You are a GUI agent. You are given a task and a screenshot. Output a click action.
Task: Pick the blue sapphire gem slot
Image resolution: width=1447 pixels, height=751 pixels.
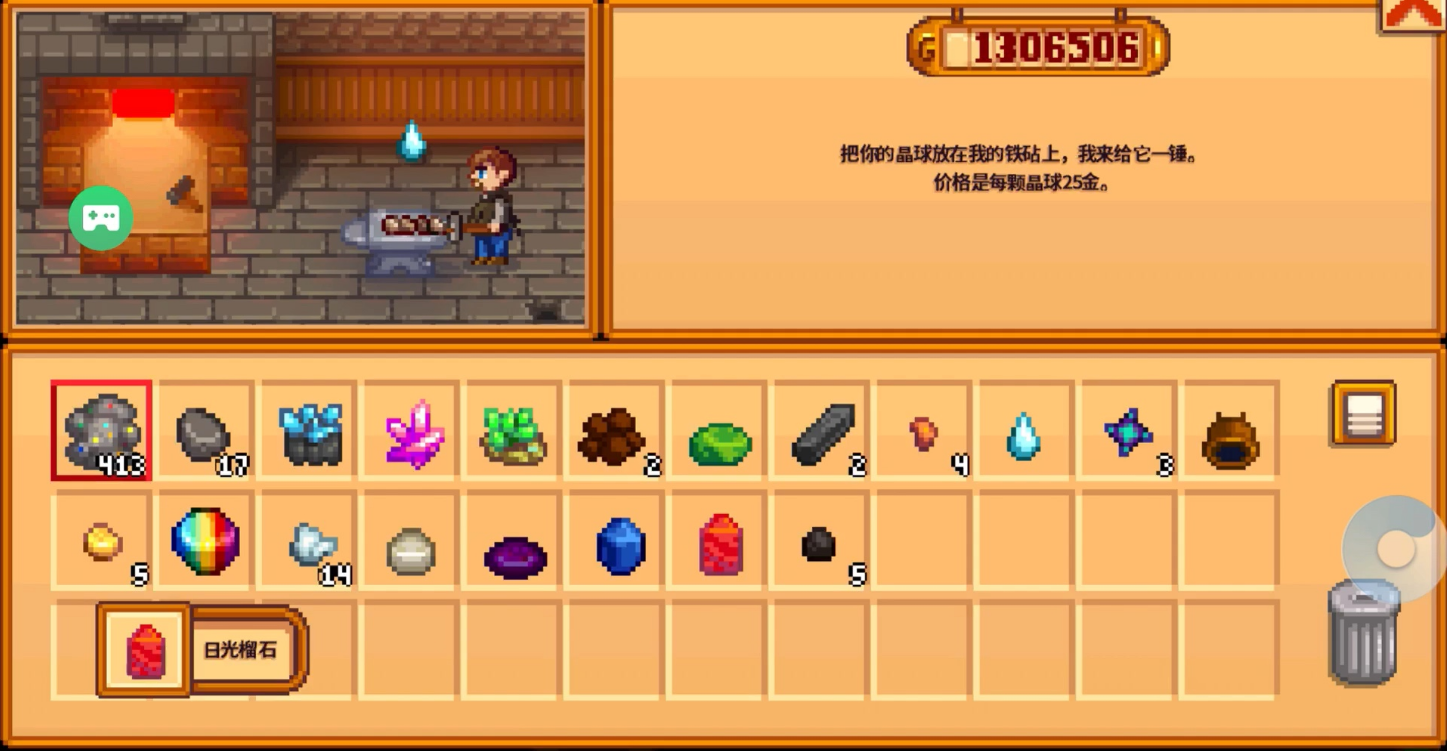point(620,545)
